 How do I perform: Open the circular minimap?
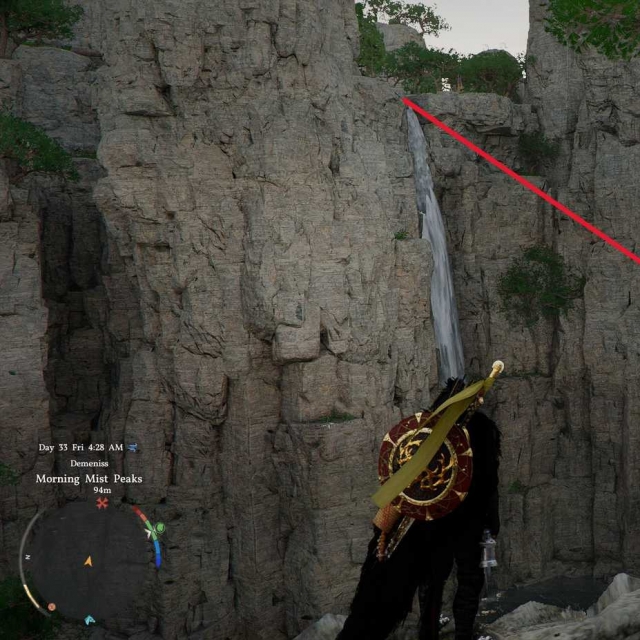(88, 562)
